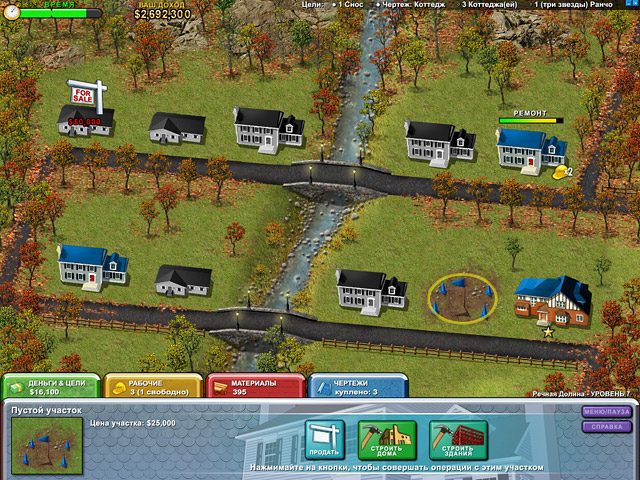Choose Строить здания to build a building
Viewport: 640px width, 480px height.
pos(458,439)
